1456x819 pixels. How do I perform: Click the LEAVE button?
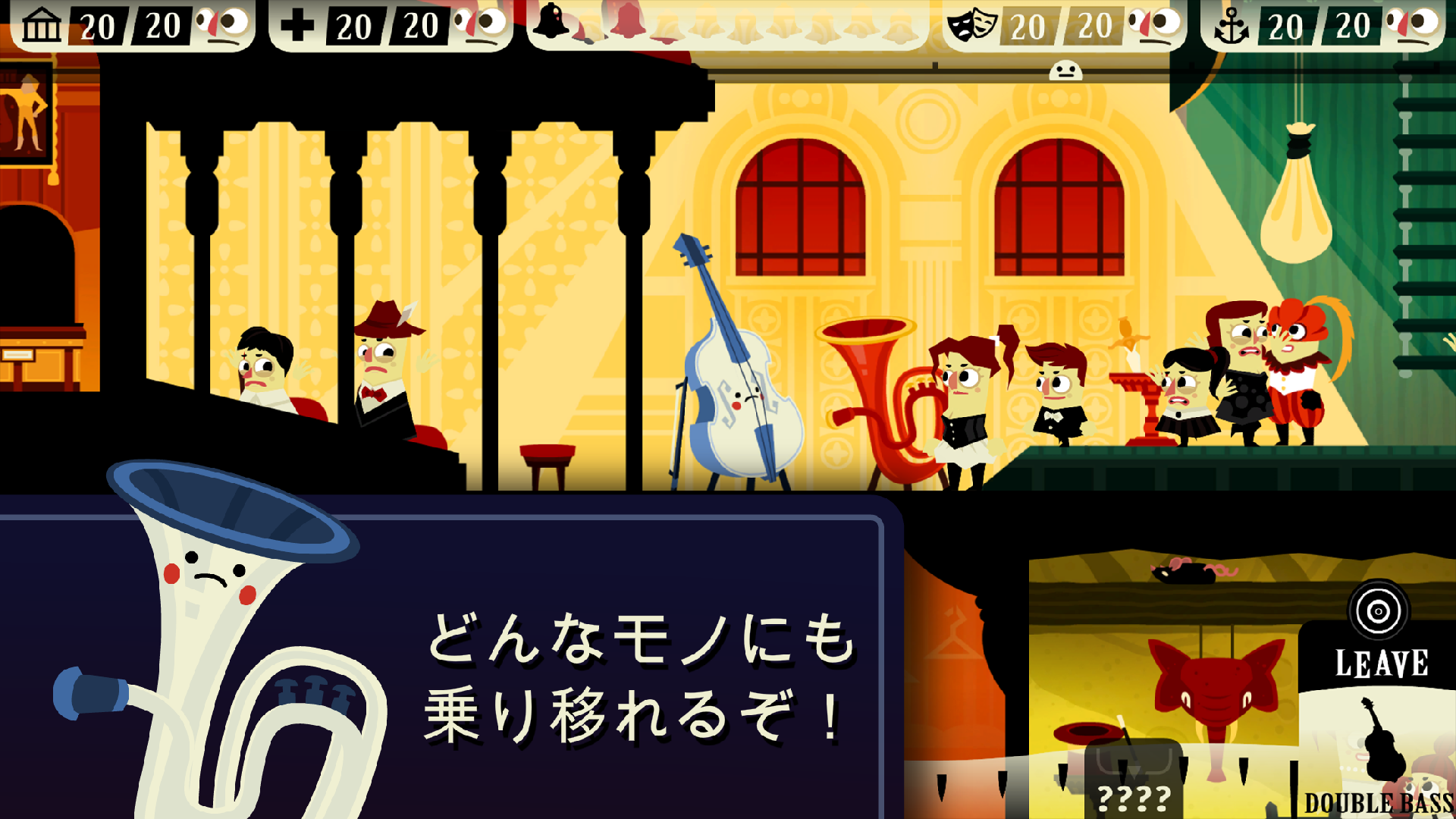(x=1379, y=663)
